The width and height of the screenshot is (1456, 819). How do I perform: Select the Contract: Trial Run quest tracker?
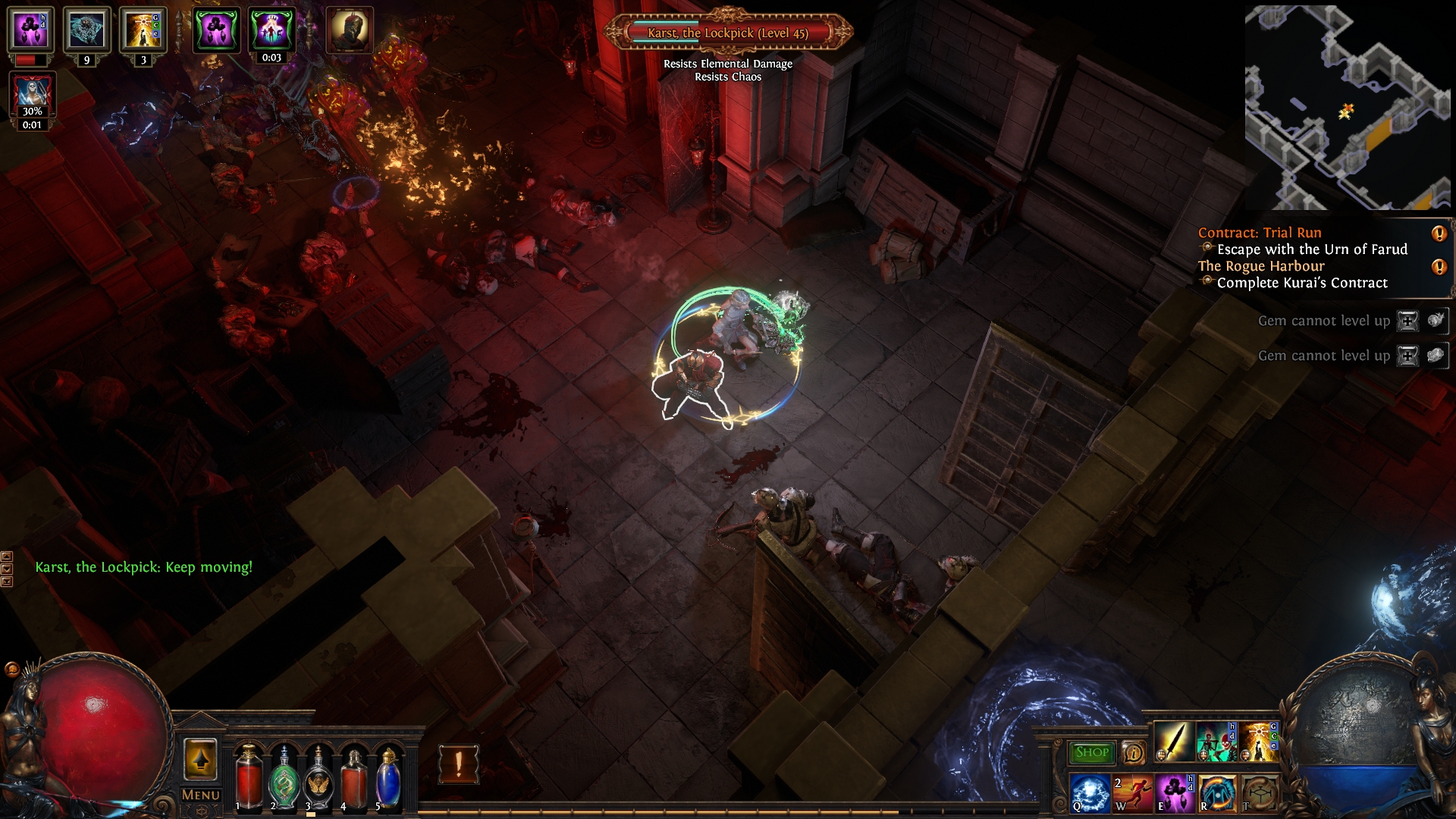coord(1260,233)
